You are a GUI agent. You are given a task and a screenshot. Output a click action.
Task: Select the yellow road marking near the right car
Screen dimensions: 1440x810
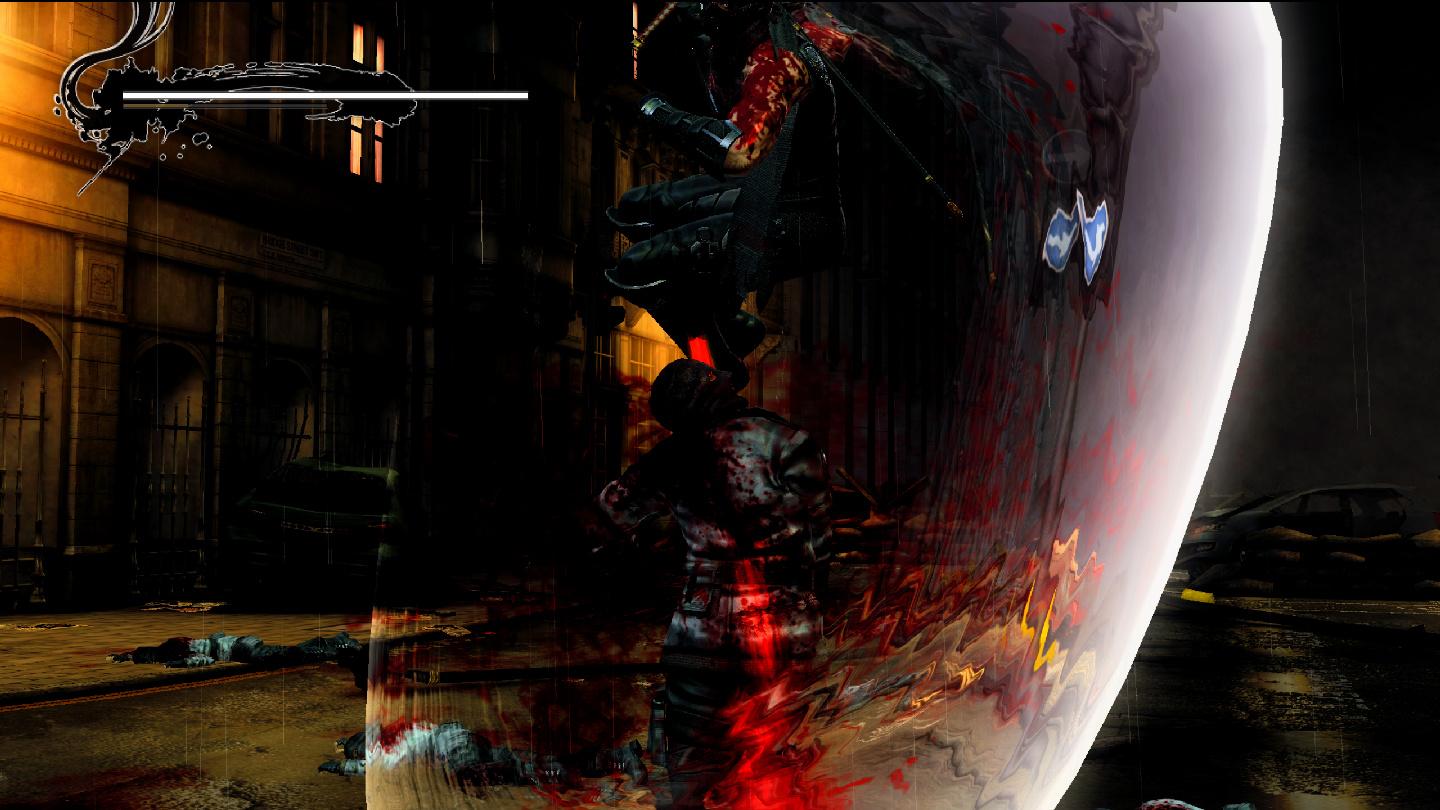(x=1200, y=595)
